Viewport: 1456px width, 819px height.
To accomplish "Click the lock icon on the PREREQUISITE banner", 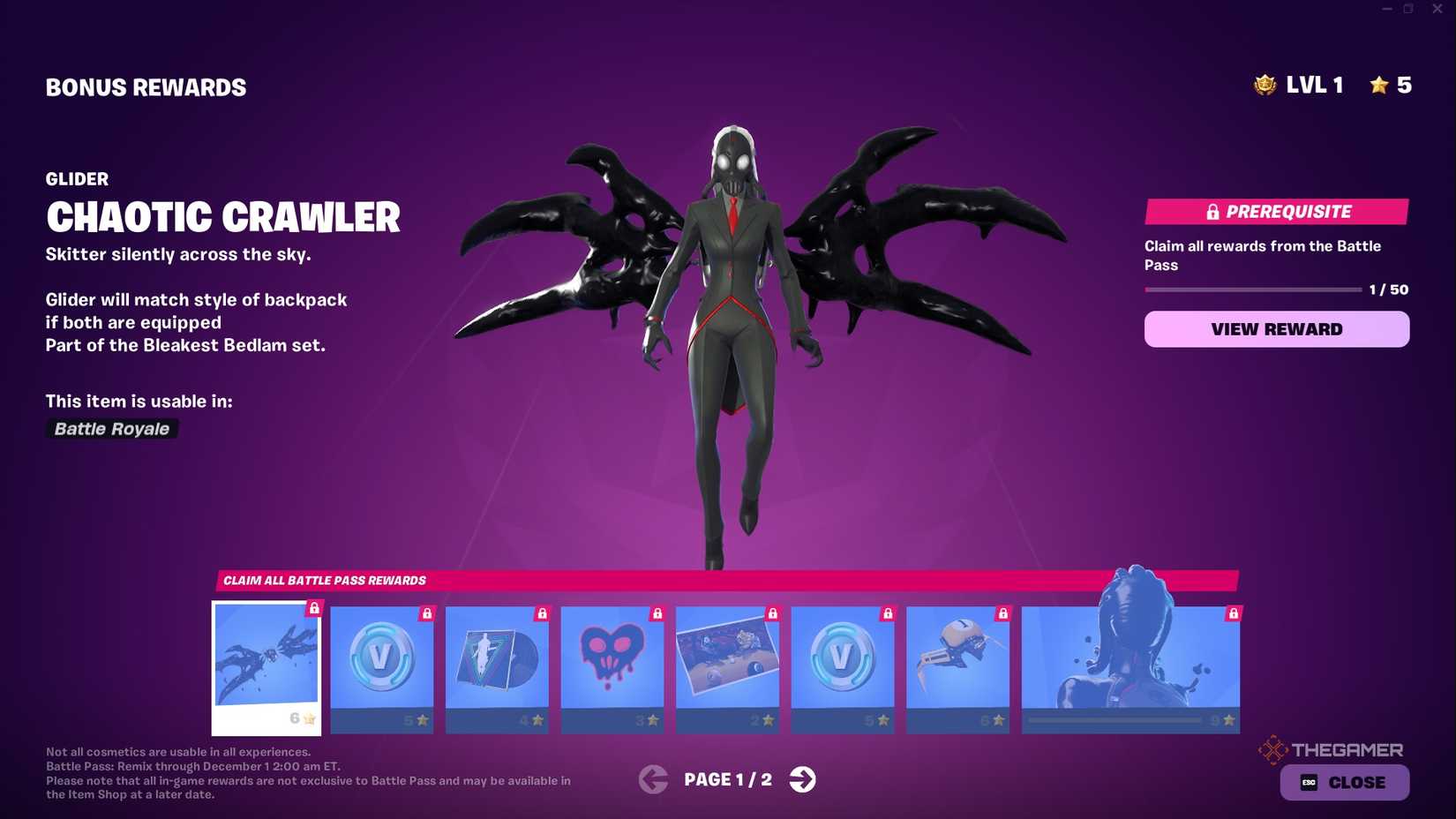I will 1212,212.
